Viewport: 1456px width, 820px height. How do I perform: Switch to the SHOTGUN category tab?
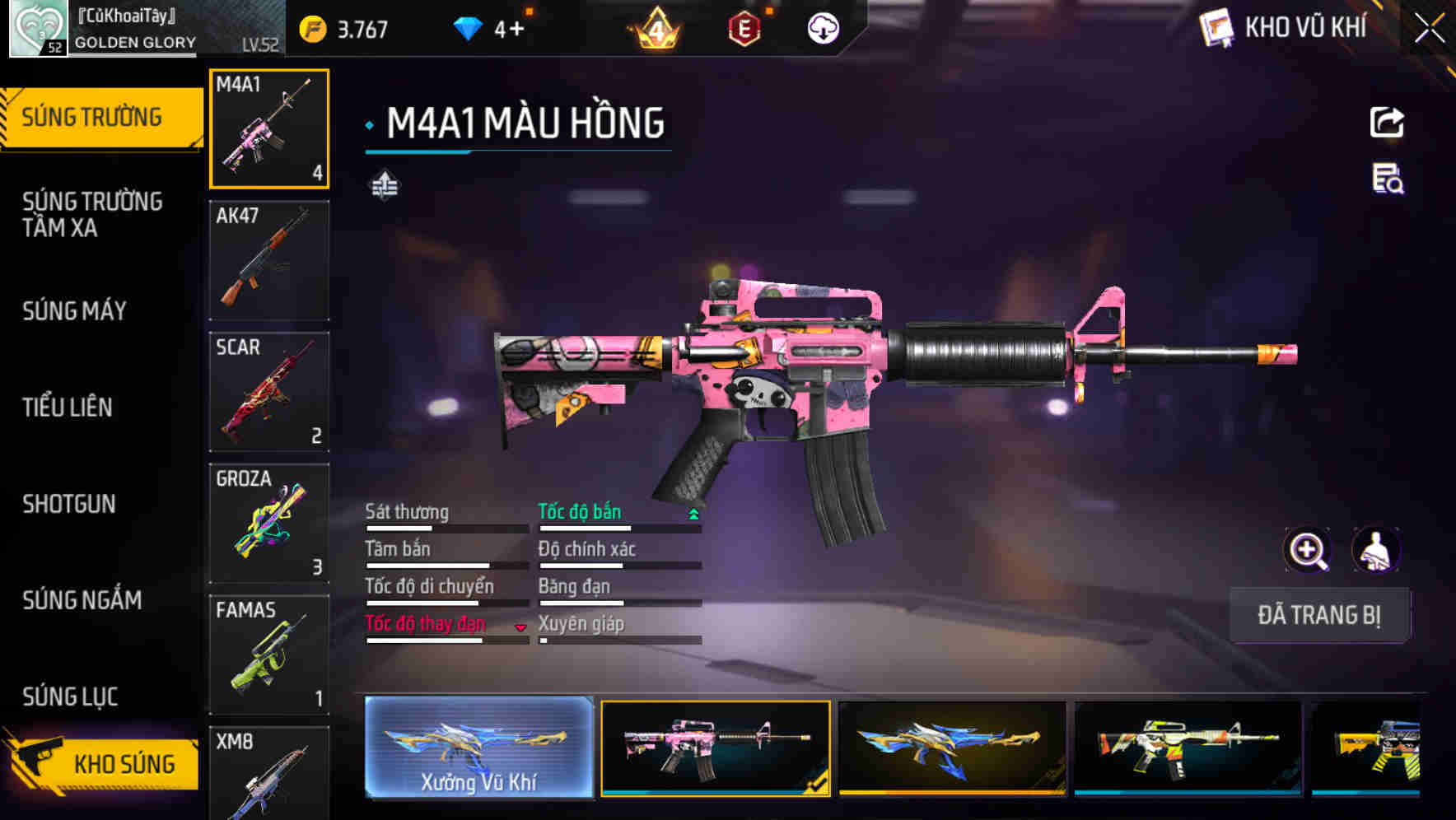click(69, 504)
